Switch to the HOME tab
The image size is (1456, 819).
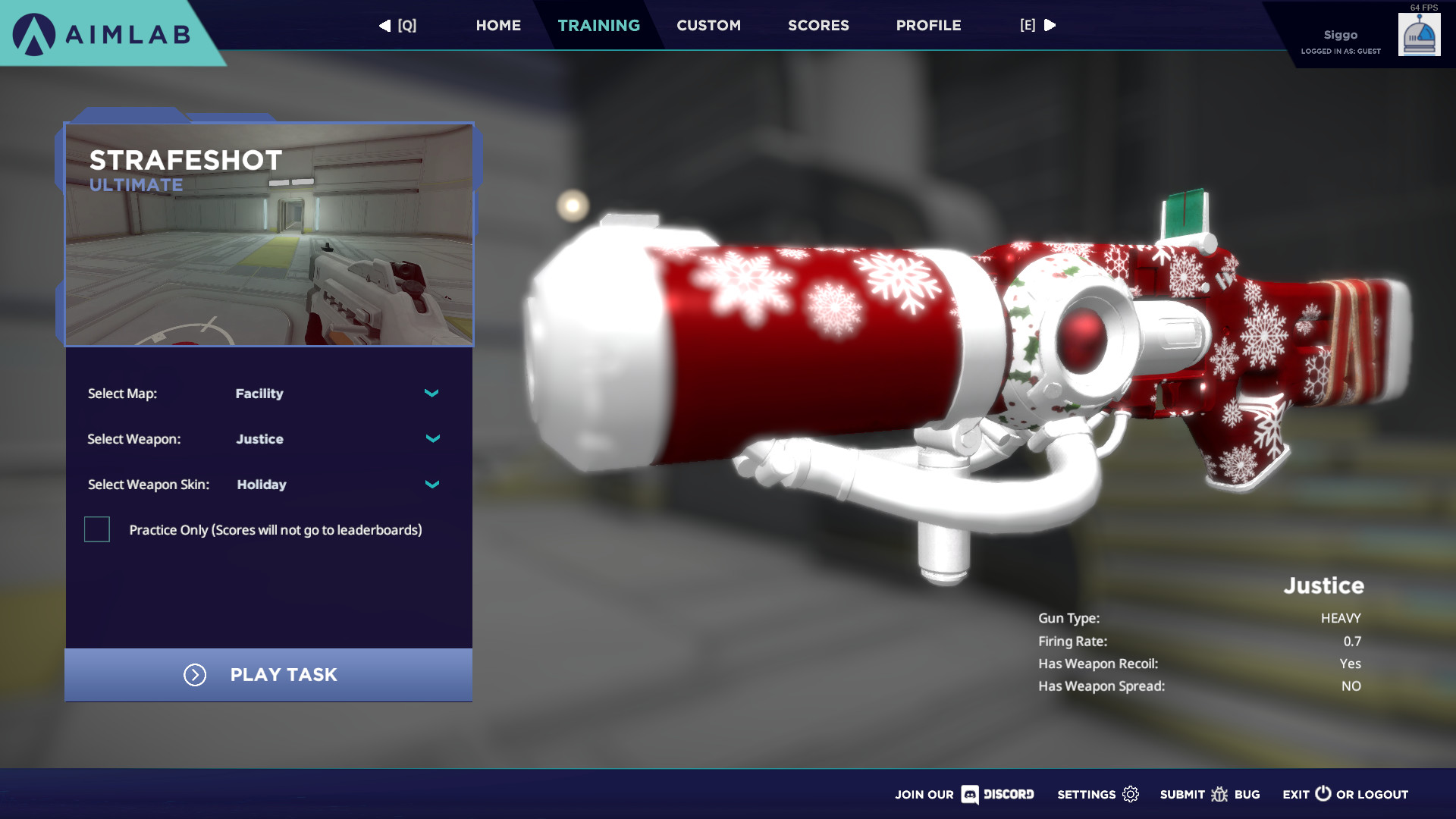point(498,25)
